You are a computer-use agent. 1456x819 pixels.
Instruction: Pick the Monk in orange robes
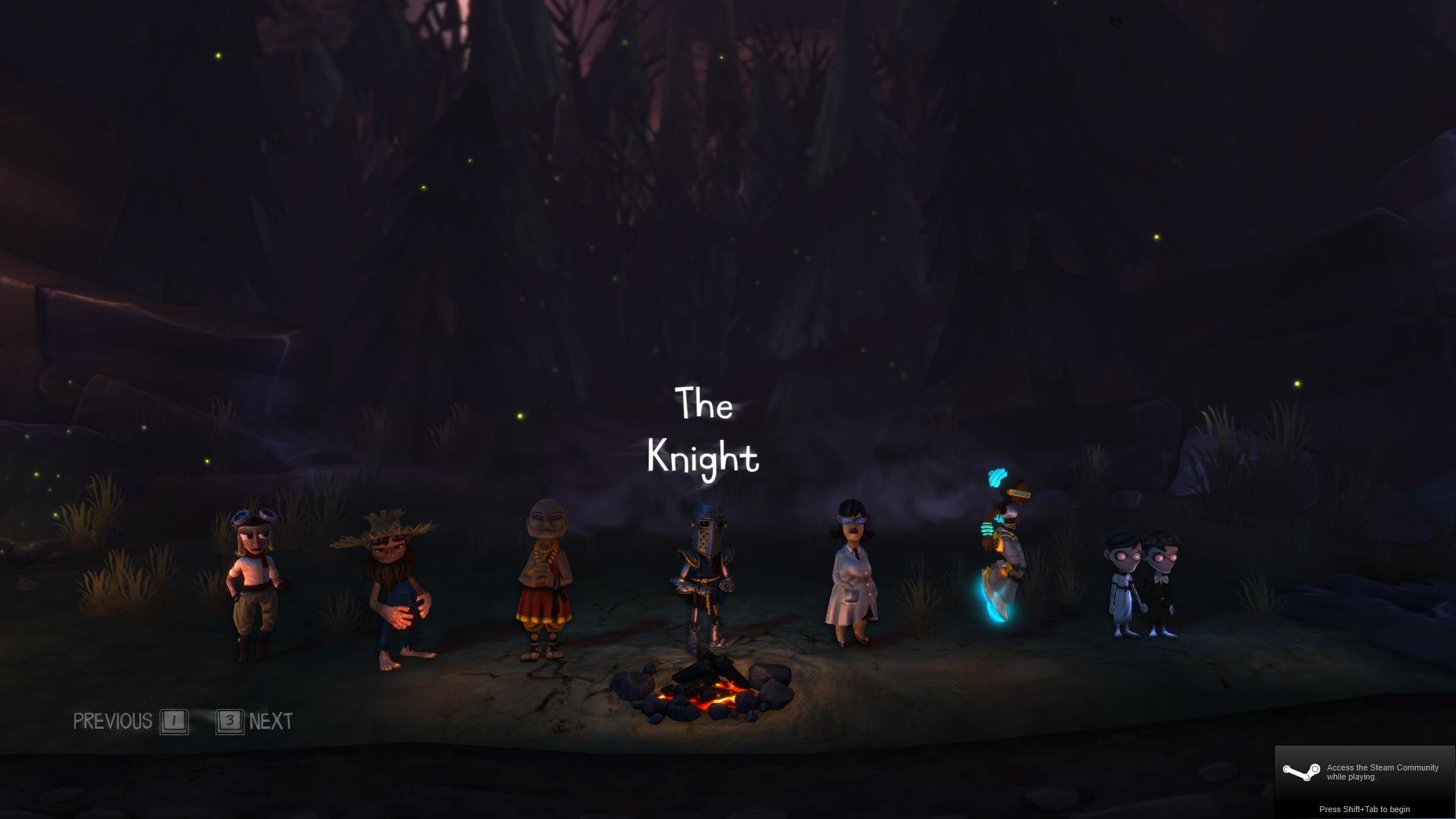545,580
